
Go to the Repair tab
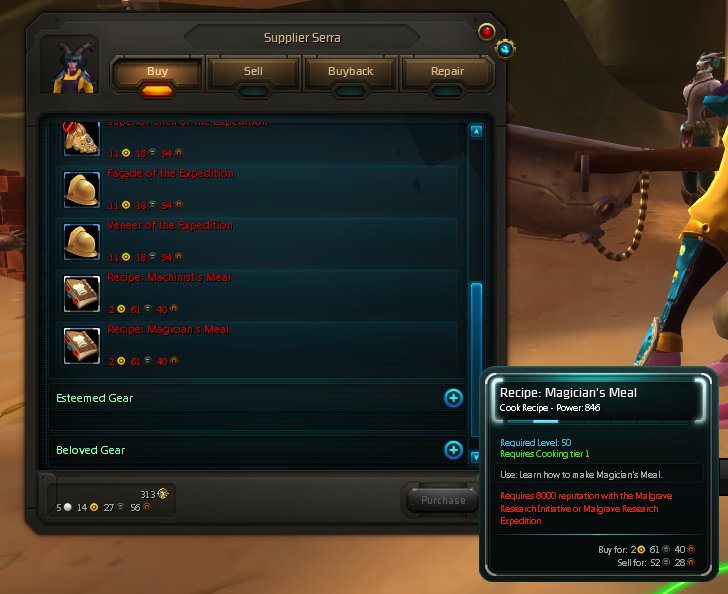point(447,72)
